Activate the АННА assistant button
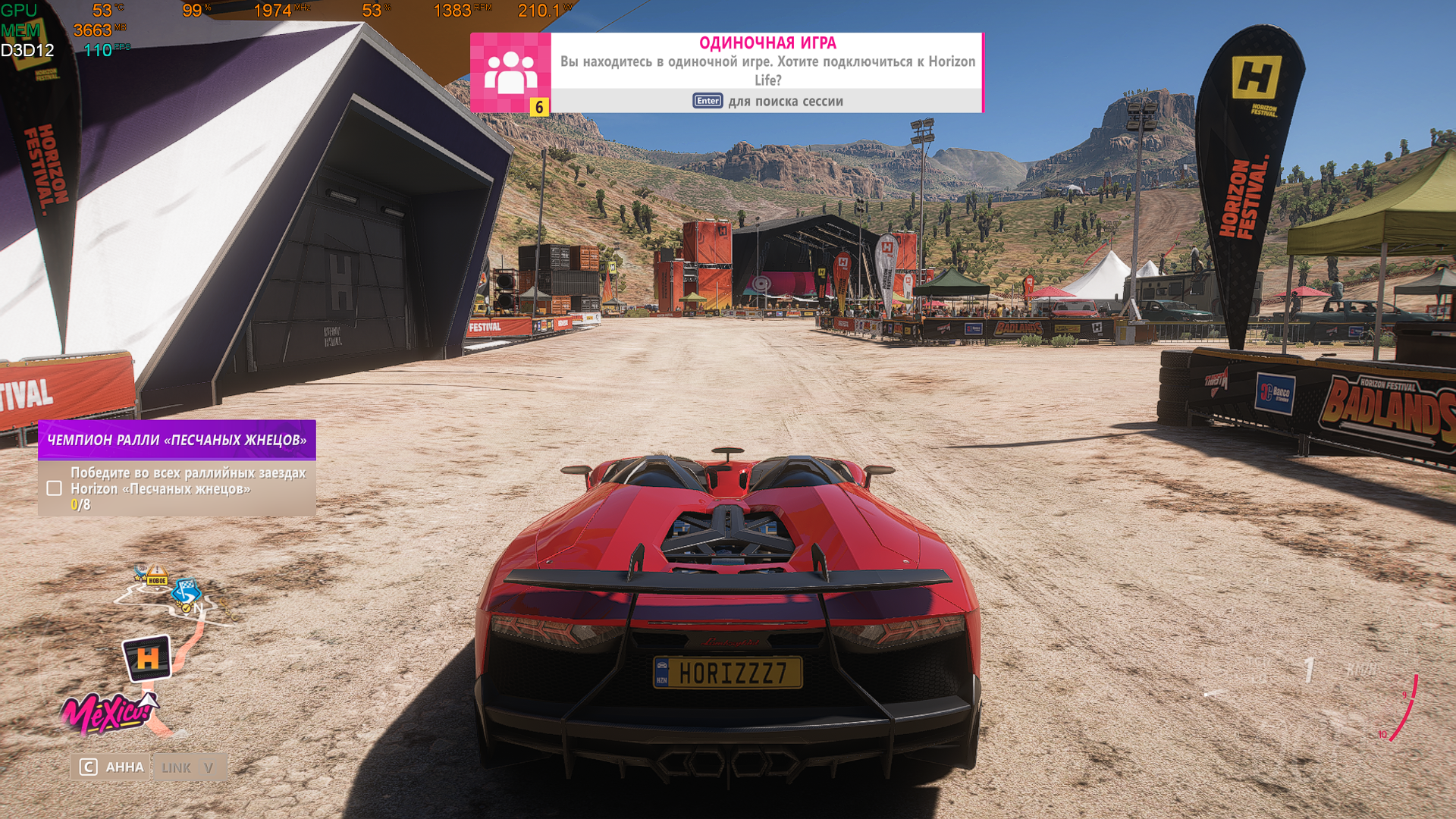The image size is (1456, 819). pyautogui.click(x=111, y=767)
